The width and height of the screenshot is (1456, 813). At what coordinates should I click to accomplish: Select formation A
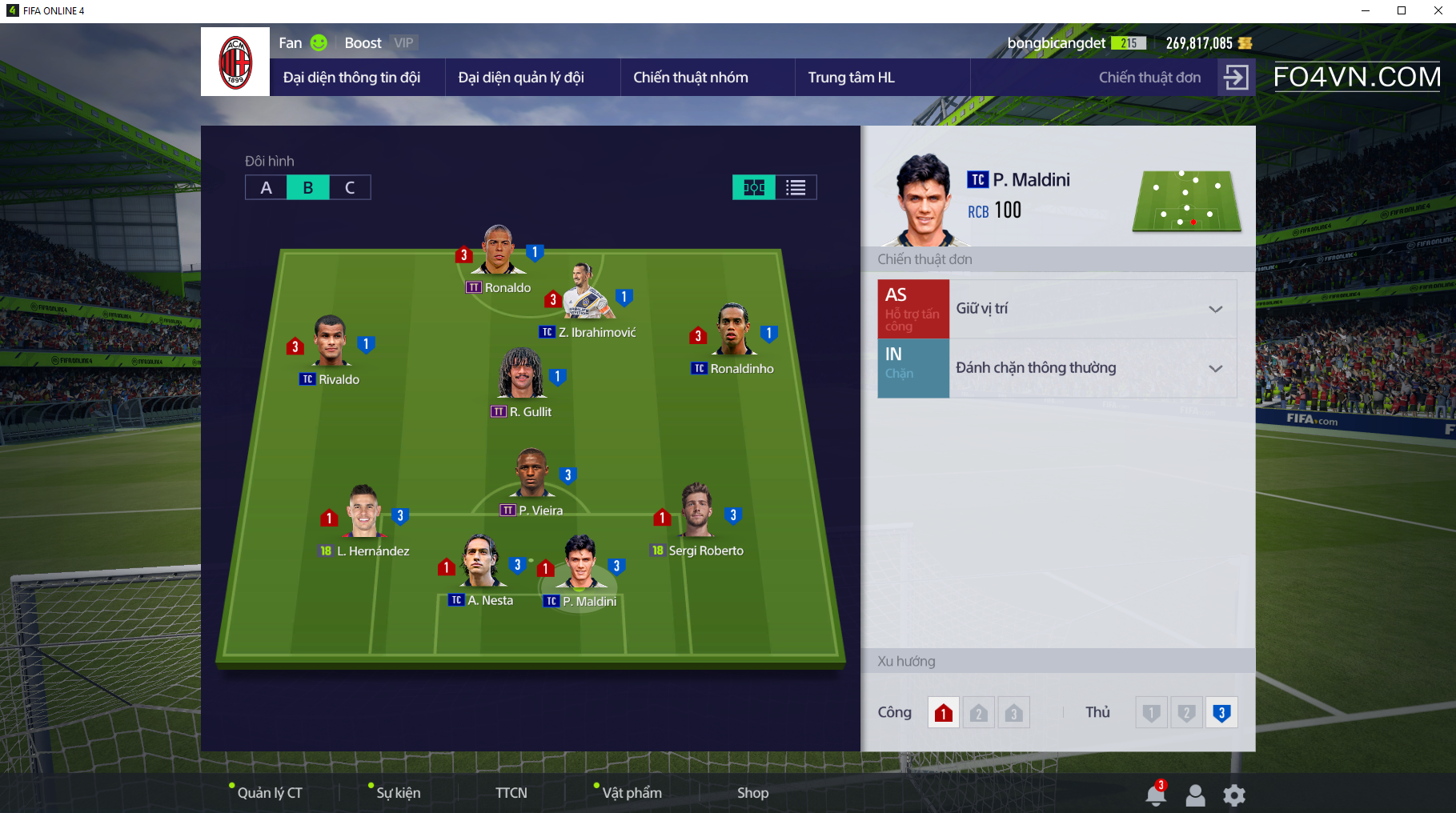267,187
